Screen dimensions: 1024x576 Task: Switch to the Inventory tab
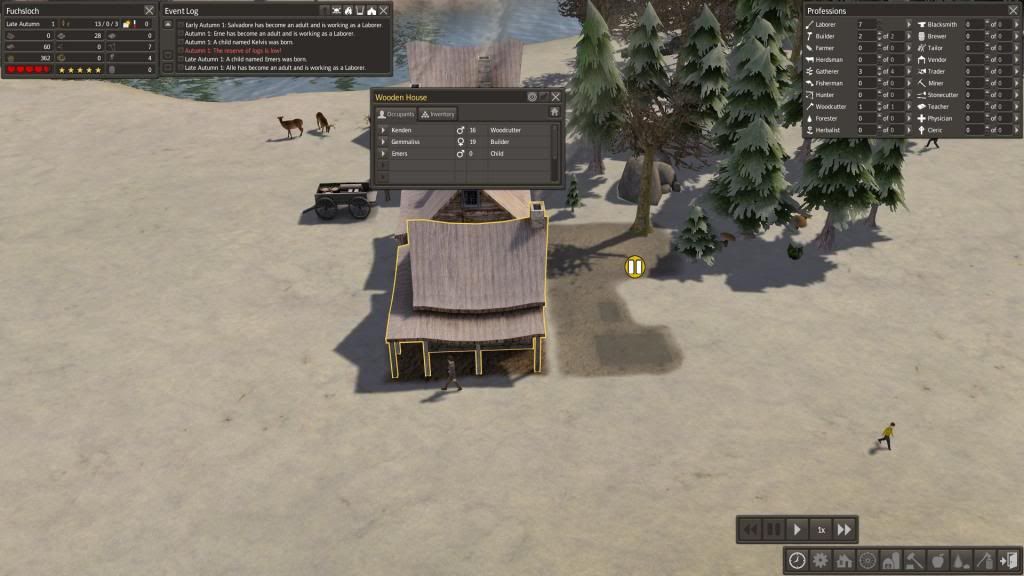tap(438, 114)
